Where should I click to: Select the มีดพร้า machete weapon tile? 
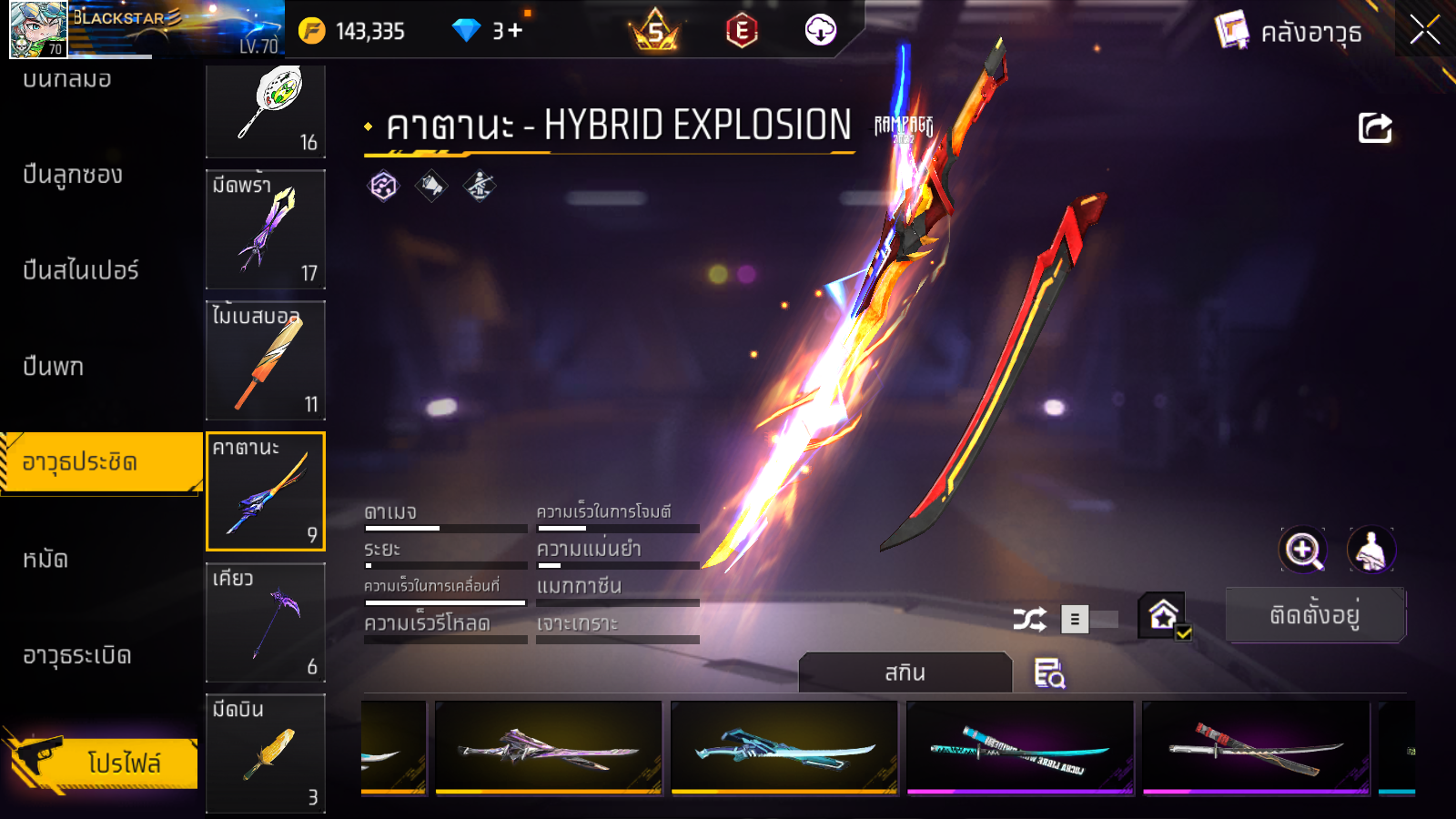click(x=266, y=229)
